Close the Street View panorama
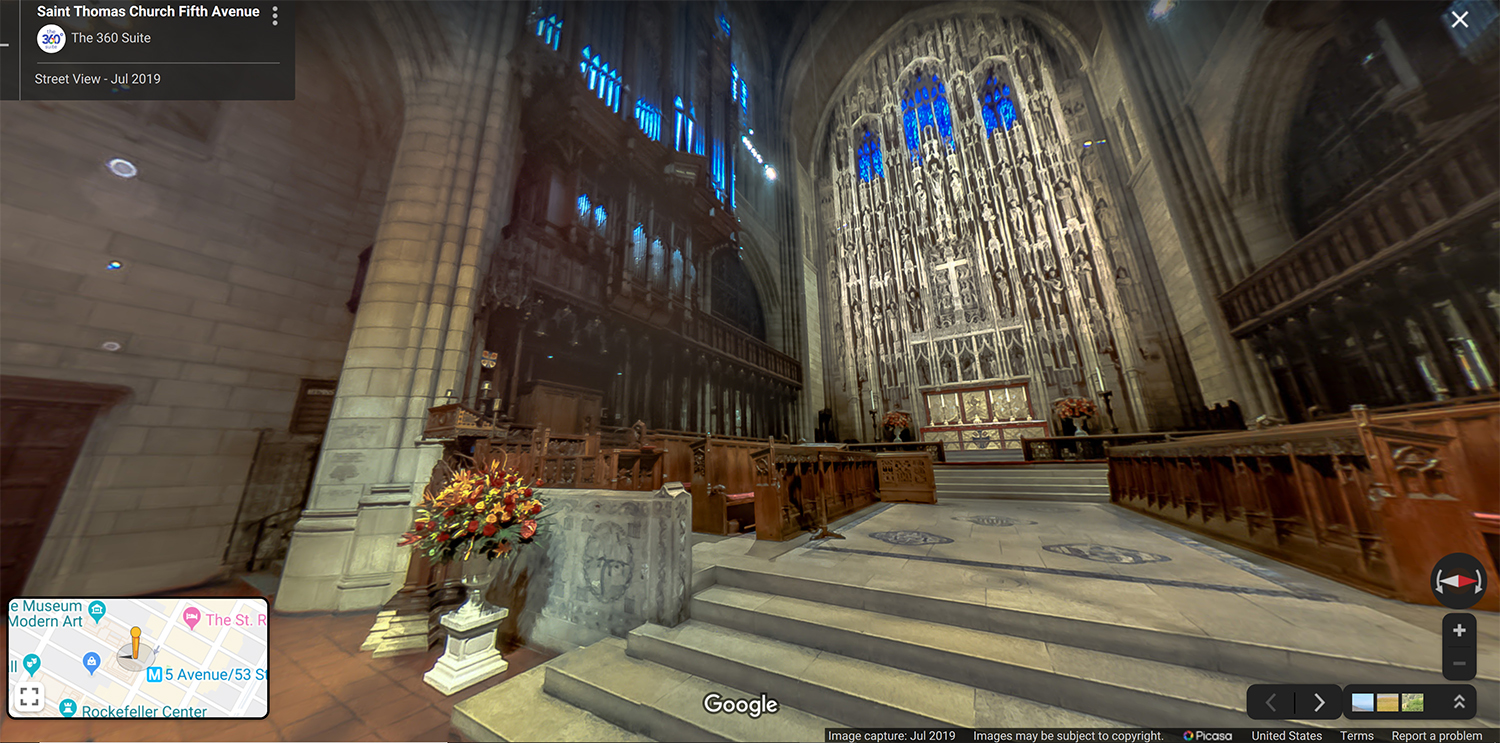The image size is (1500, 743). [1460, 20]
